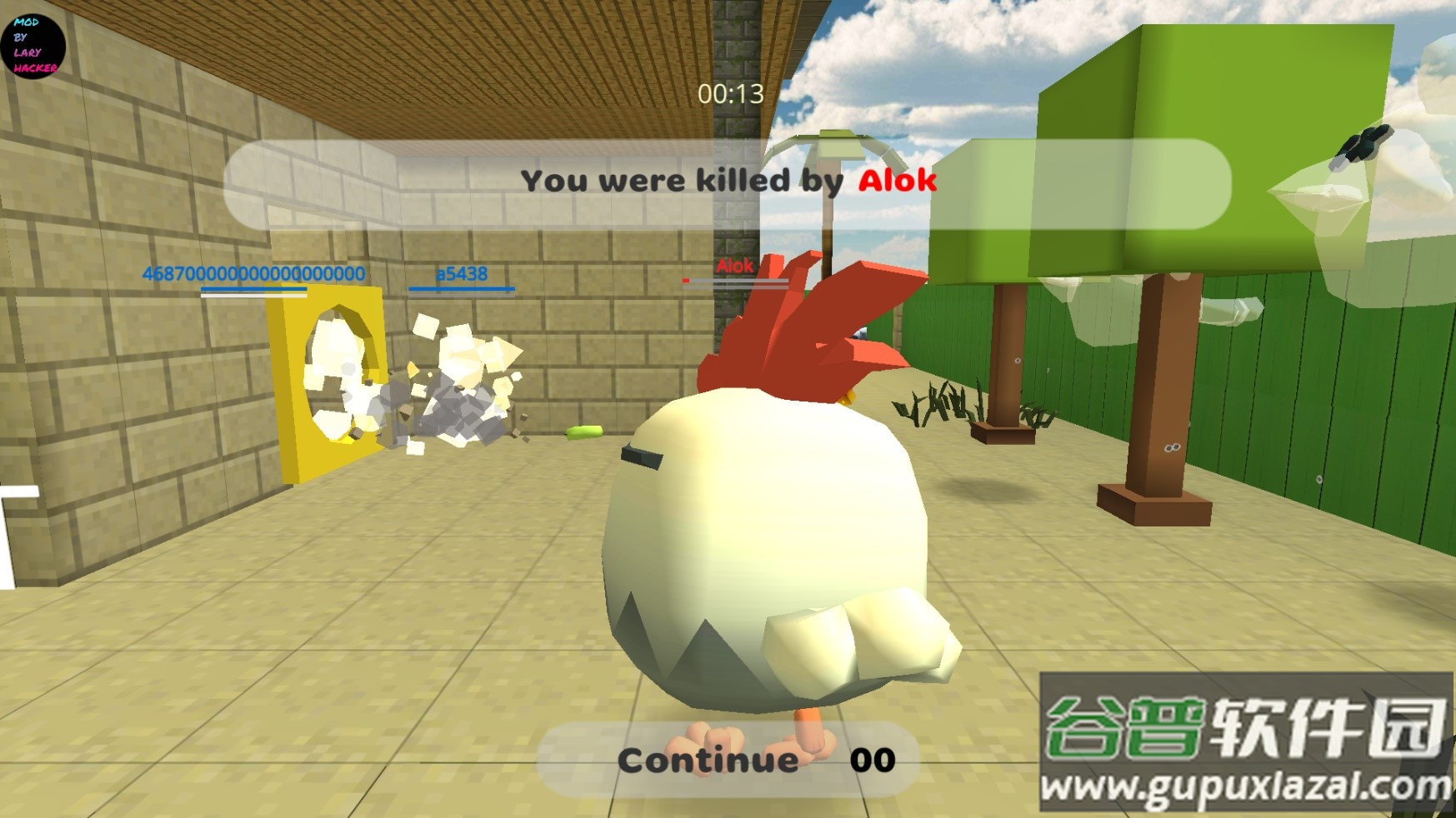
Task: Toggle the 4687000000000000000000 player tag
Action: click(x=252, y=273)
